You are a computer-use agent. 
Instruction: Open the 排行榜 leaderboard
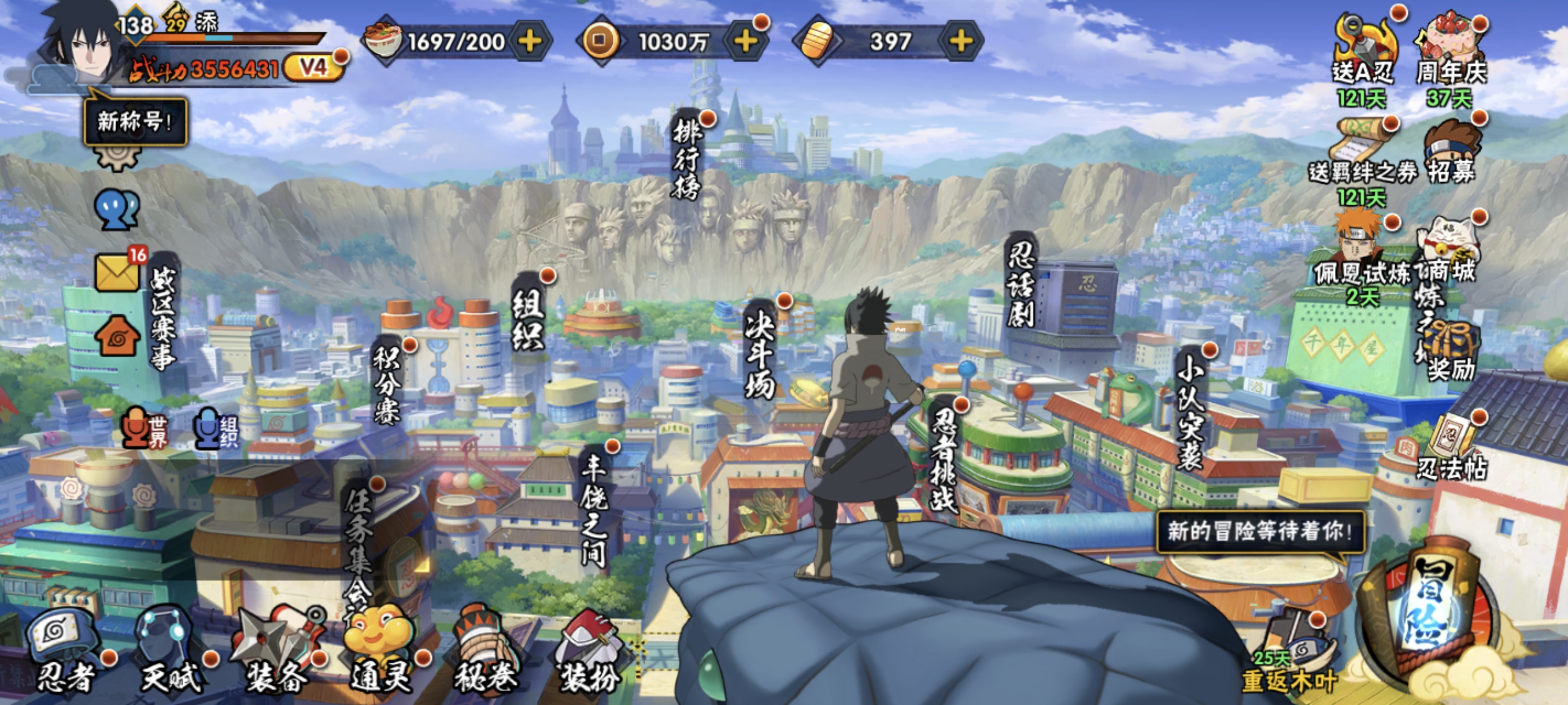[x=687, y=159]
